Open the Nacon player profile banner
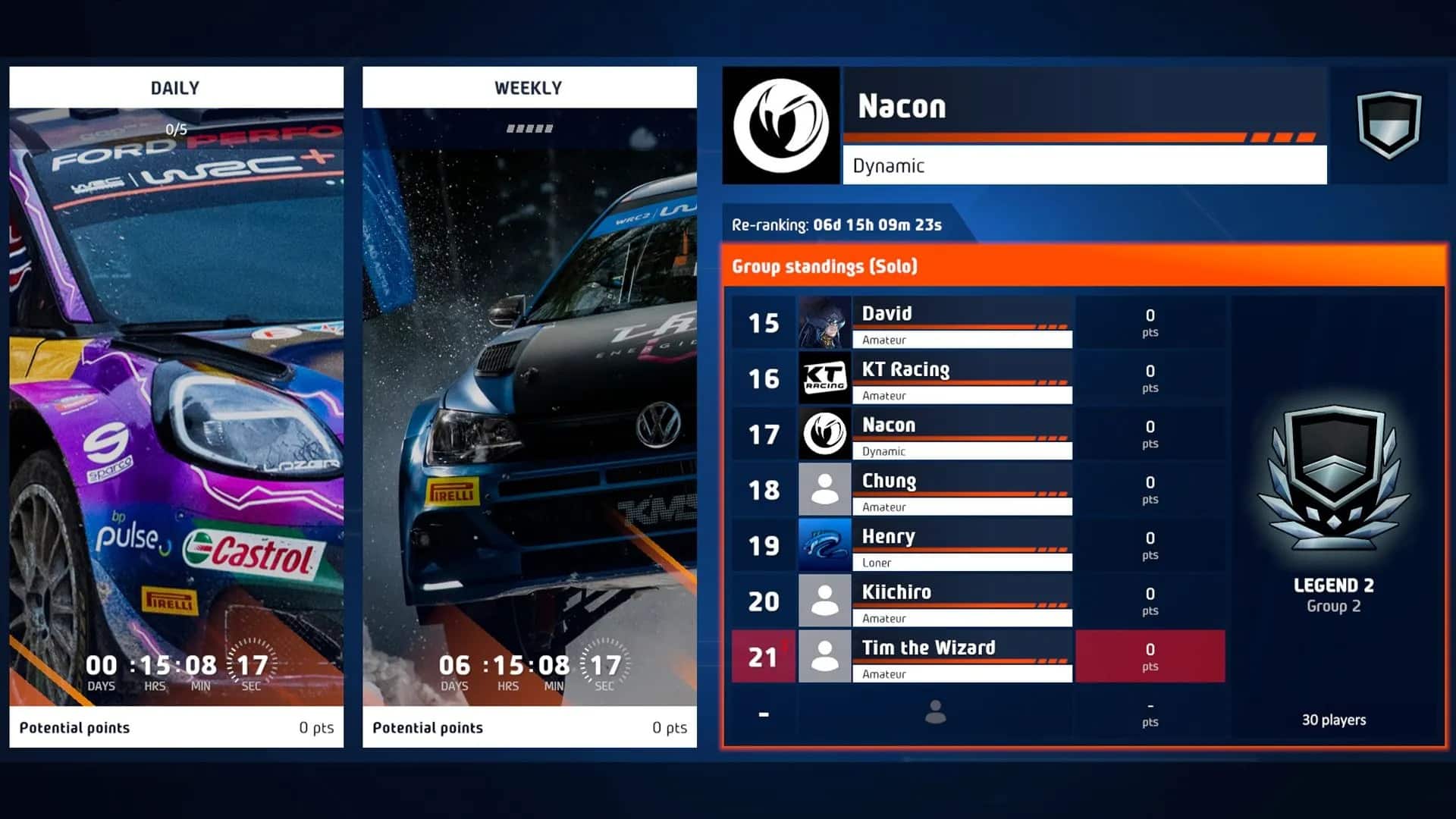Viewport: 1456px width, 819px height. click(1084, 125)
